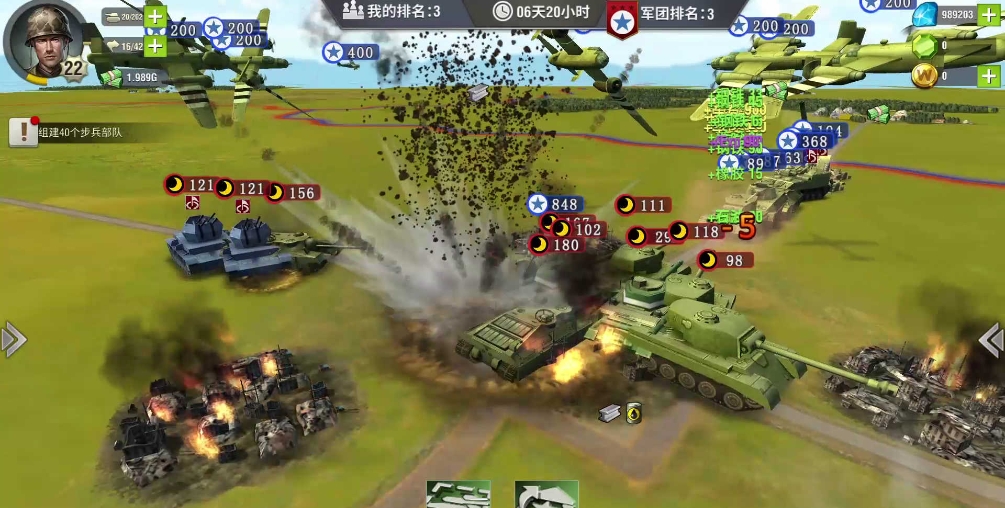The image size is (1005, 508).
Task: Add more tank unit capacity with plus
Action: point(155,17)
